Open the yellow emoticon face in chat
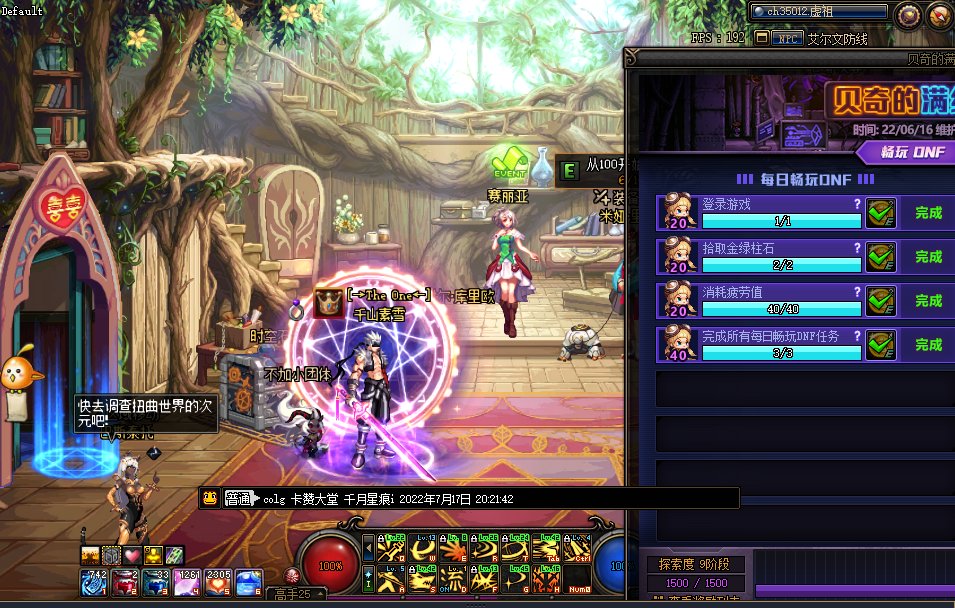This screenshot has width=955, height=608. (x=210, y=498)
